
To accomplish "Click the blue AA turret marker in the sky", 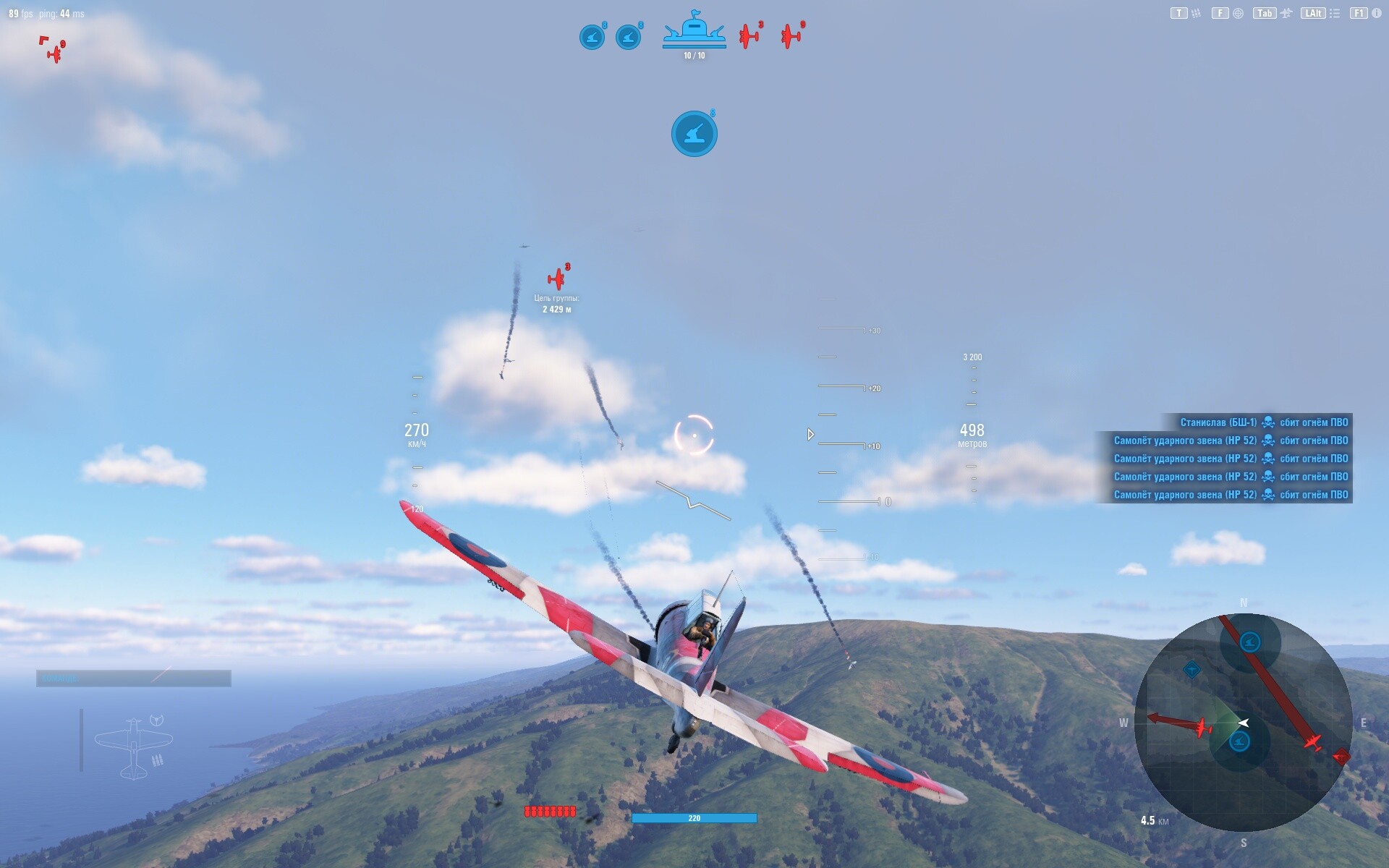I will click(x=694, y=133).
